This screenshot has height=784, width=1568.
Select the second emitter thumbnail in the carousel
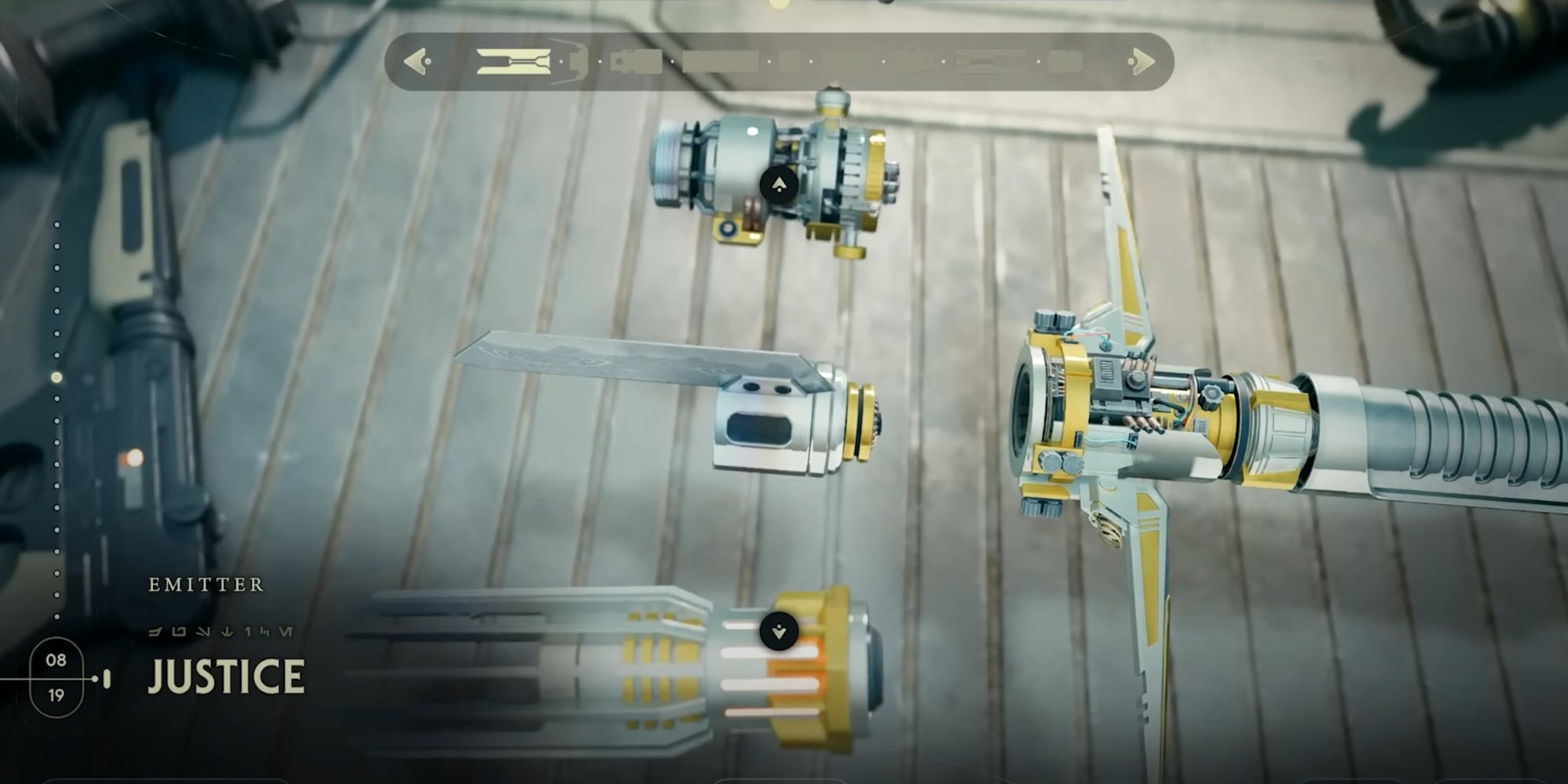tap(576, 61)
